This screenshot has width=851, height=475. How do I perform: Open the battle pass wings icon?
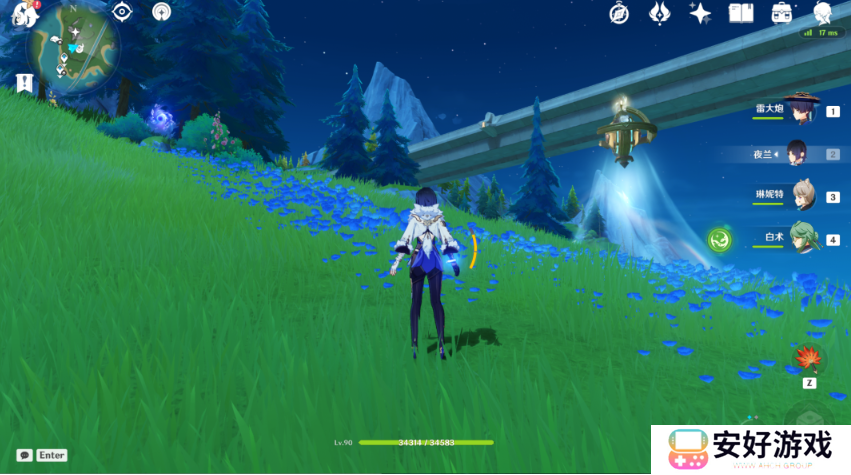pos(659,13)
